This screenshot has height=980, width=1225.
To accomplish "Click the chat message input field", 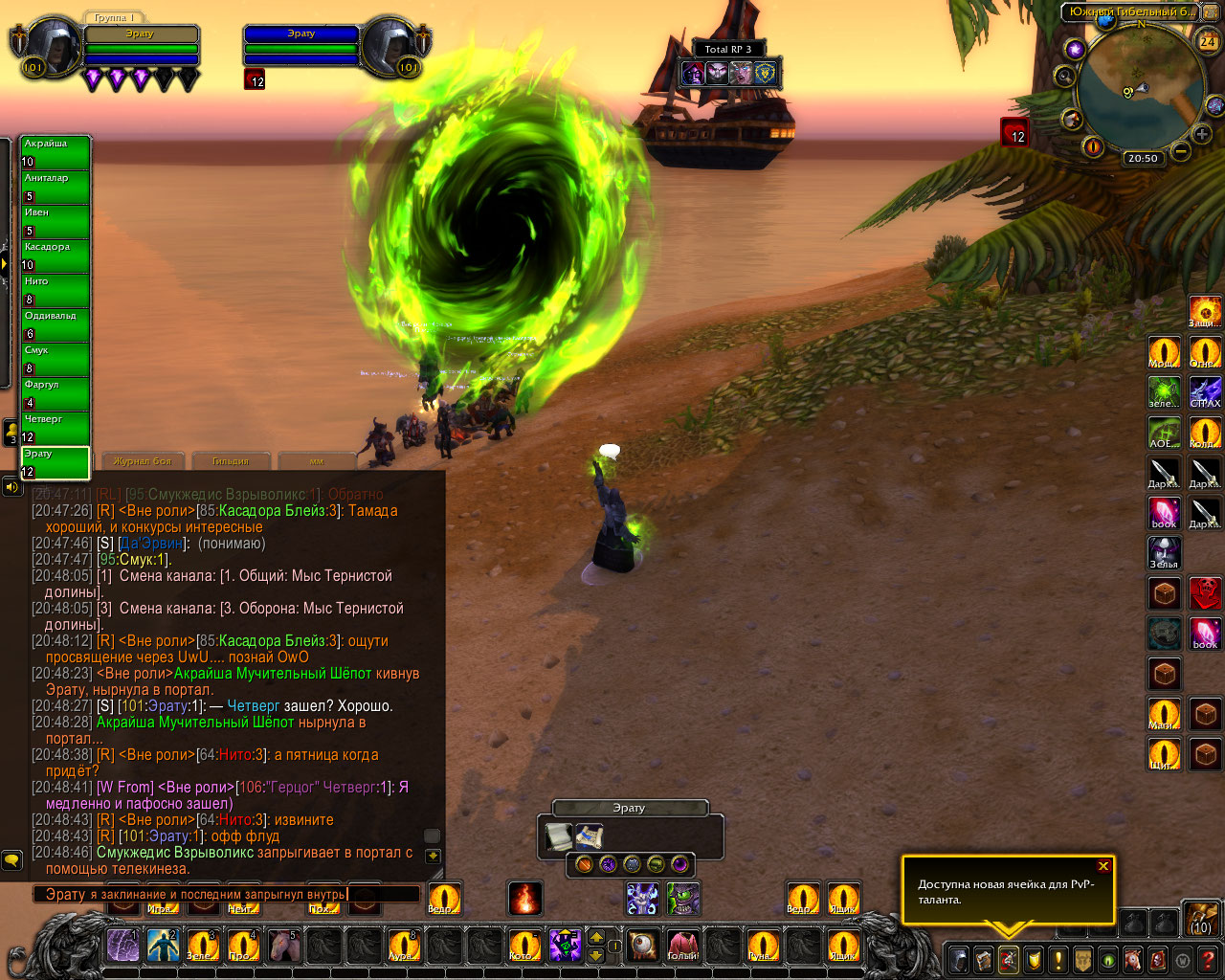I will point(226,895).
